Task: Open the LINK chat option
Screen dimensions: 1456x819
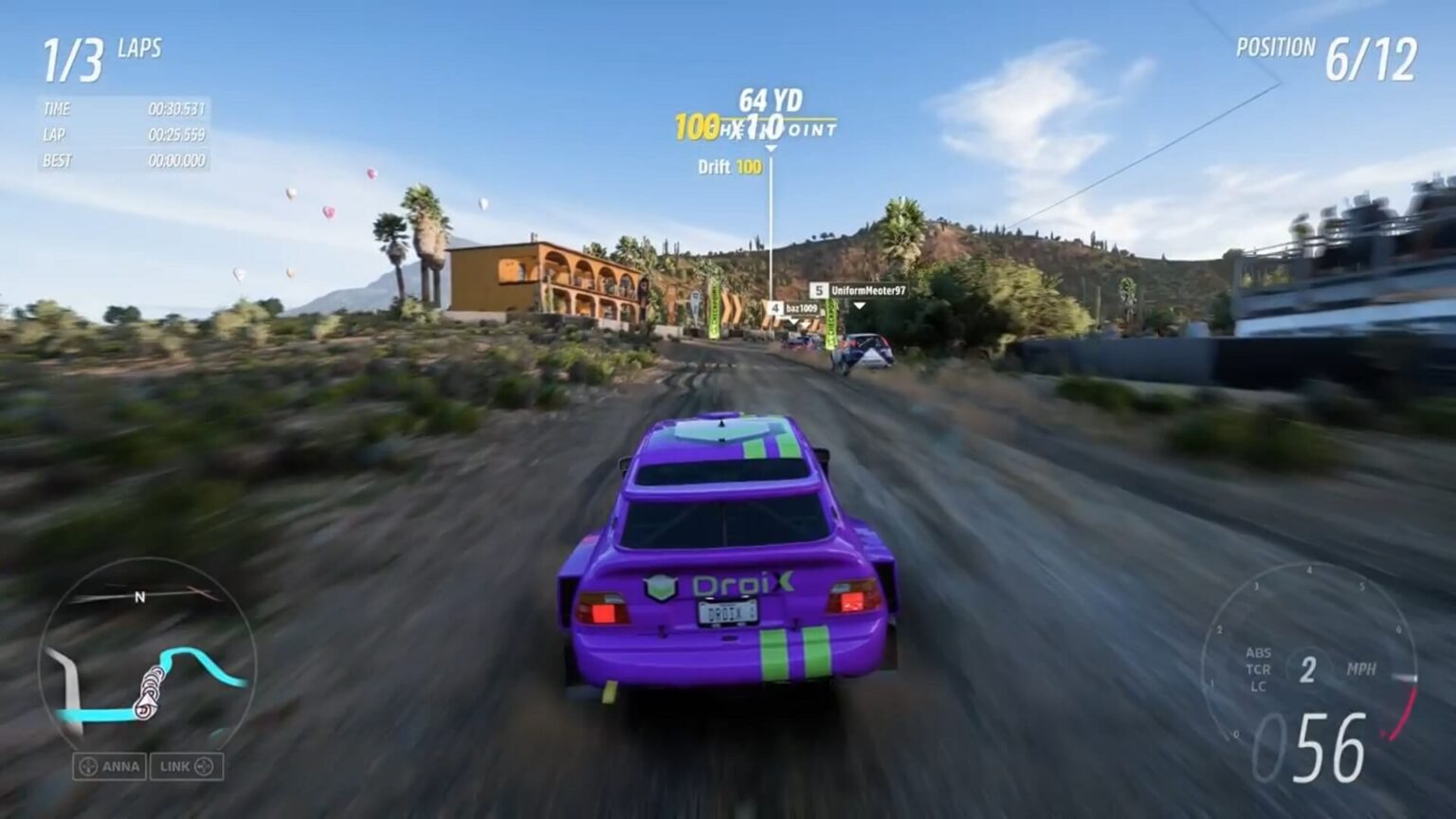Action: coord(186,766)
